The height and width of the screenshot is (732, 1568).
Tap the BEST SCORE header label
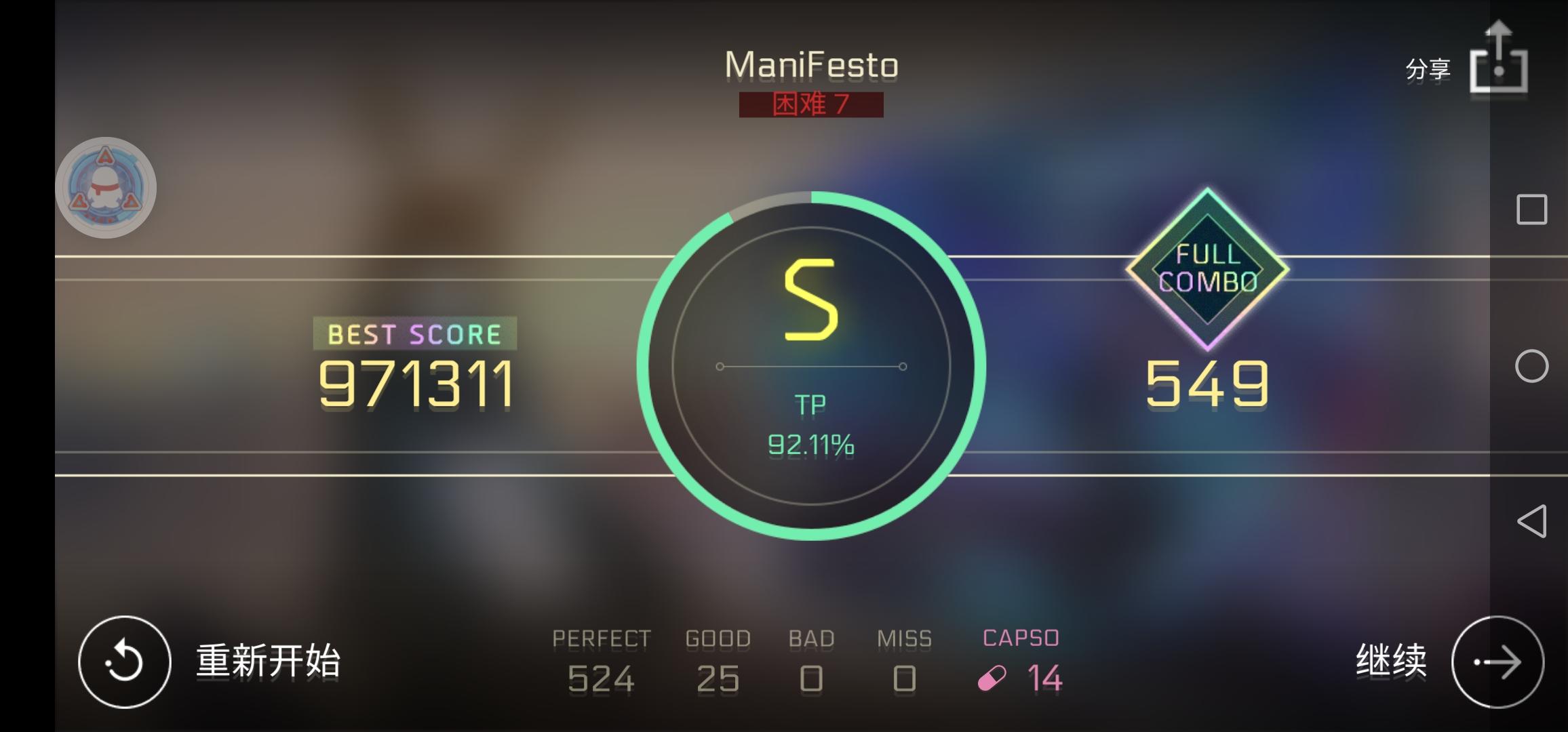tap(414, 333)
